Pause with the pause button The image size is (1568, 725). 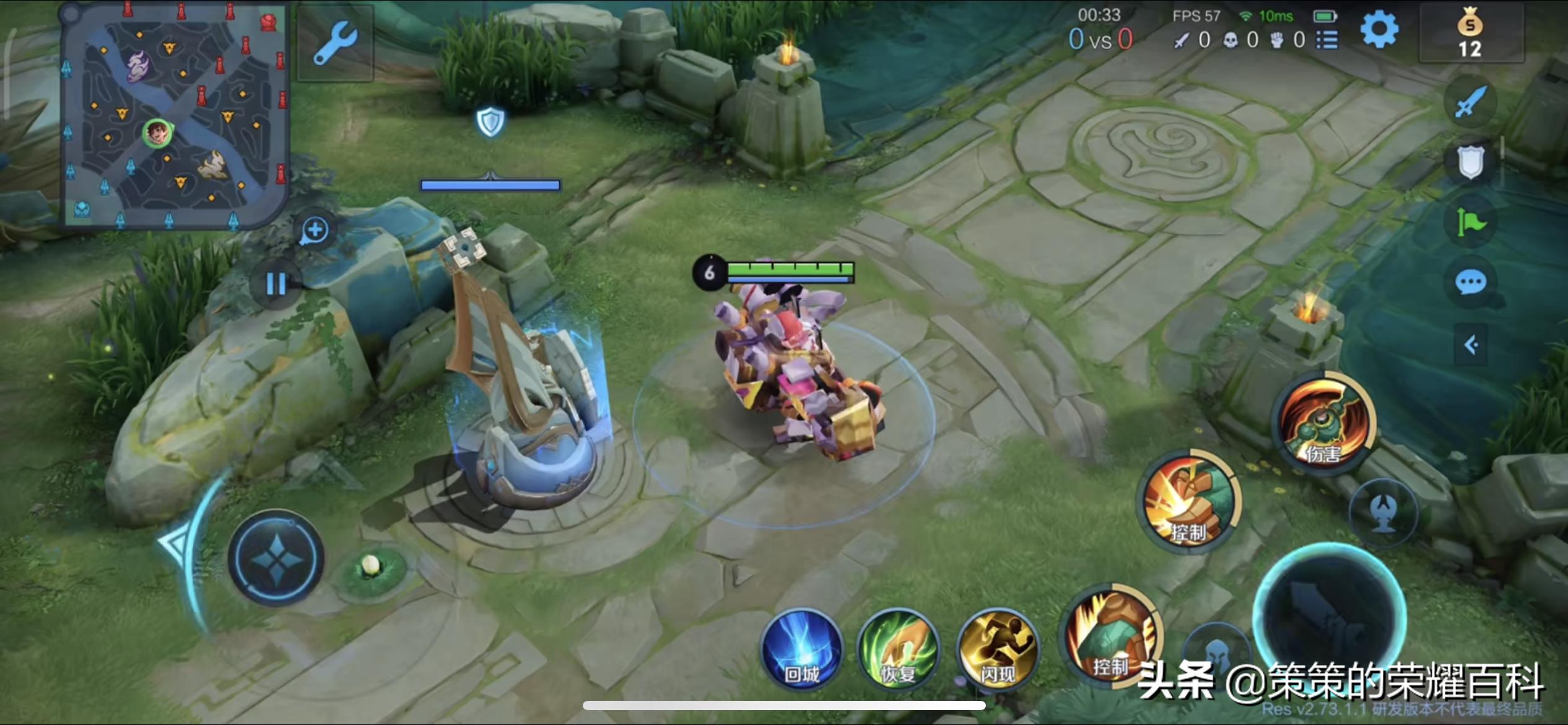pos(276,284)
